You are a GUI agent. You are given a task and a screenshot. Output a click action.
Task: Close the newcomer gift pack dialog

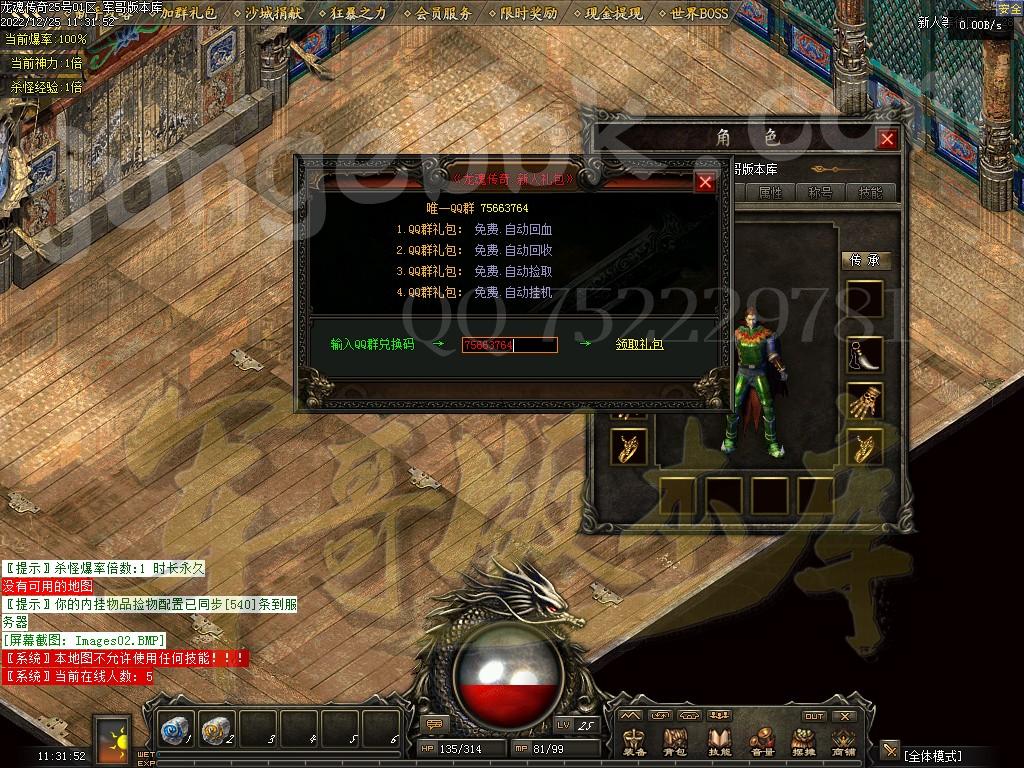705,182
